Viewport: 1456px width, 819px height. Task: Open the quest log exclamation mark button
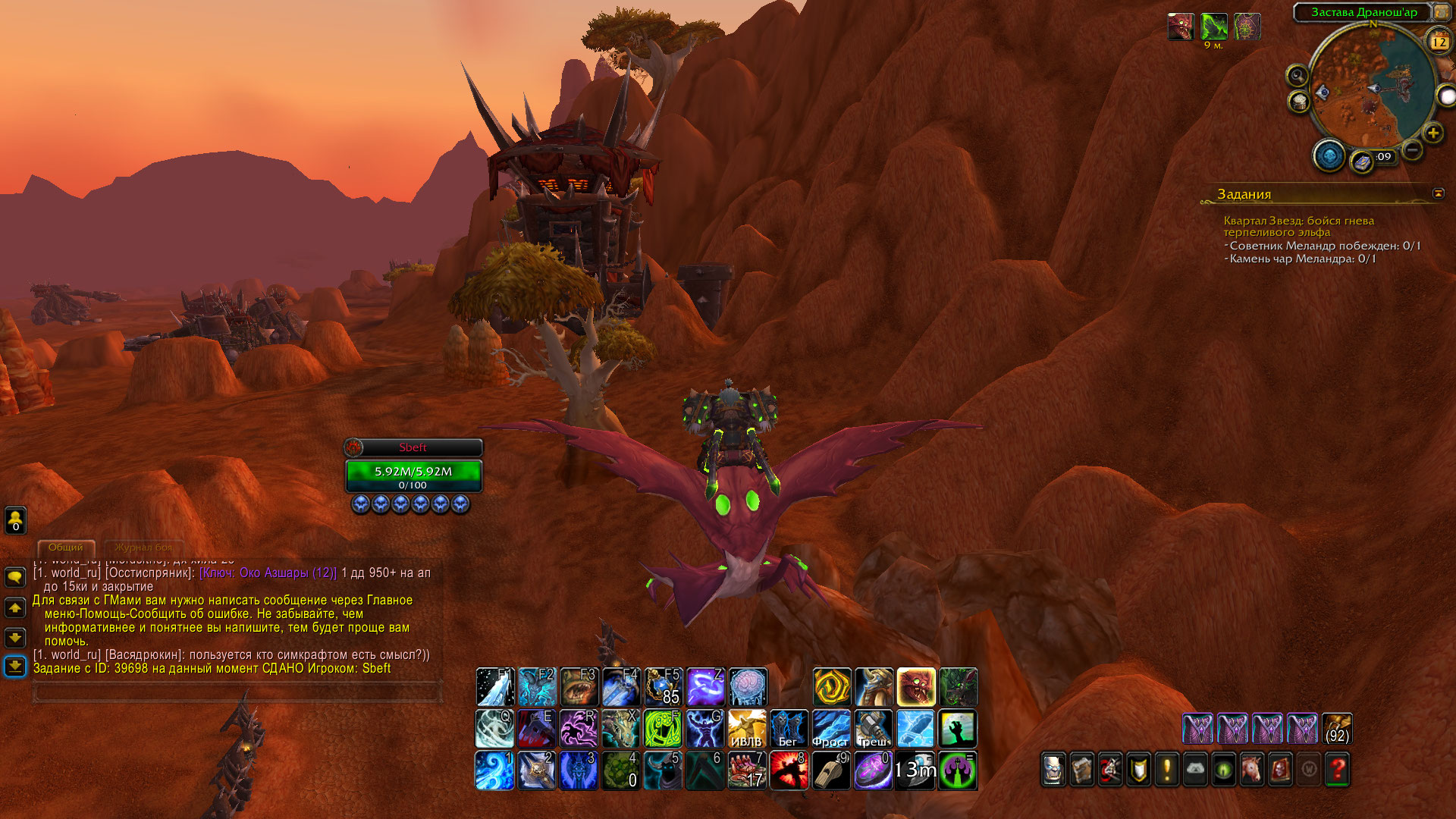(x=1166, y=770)
